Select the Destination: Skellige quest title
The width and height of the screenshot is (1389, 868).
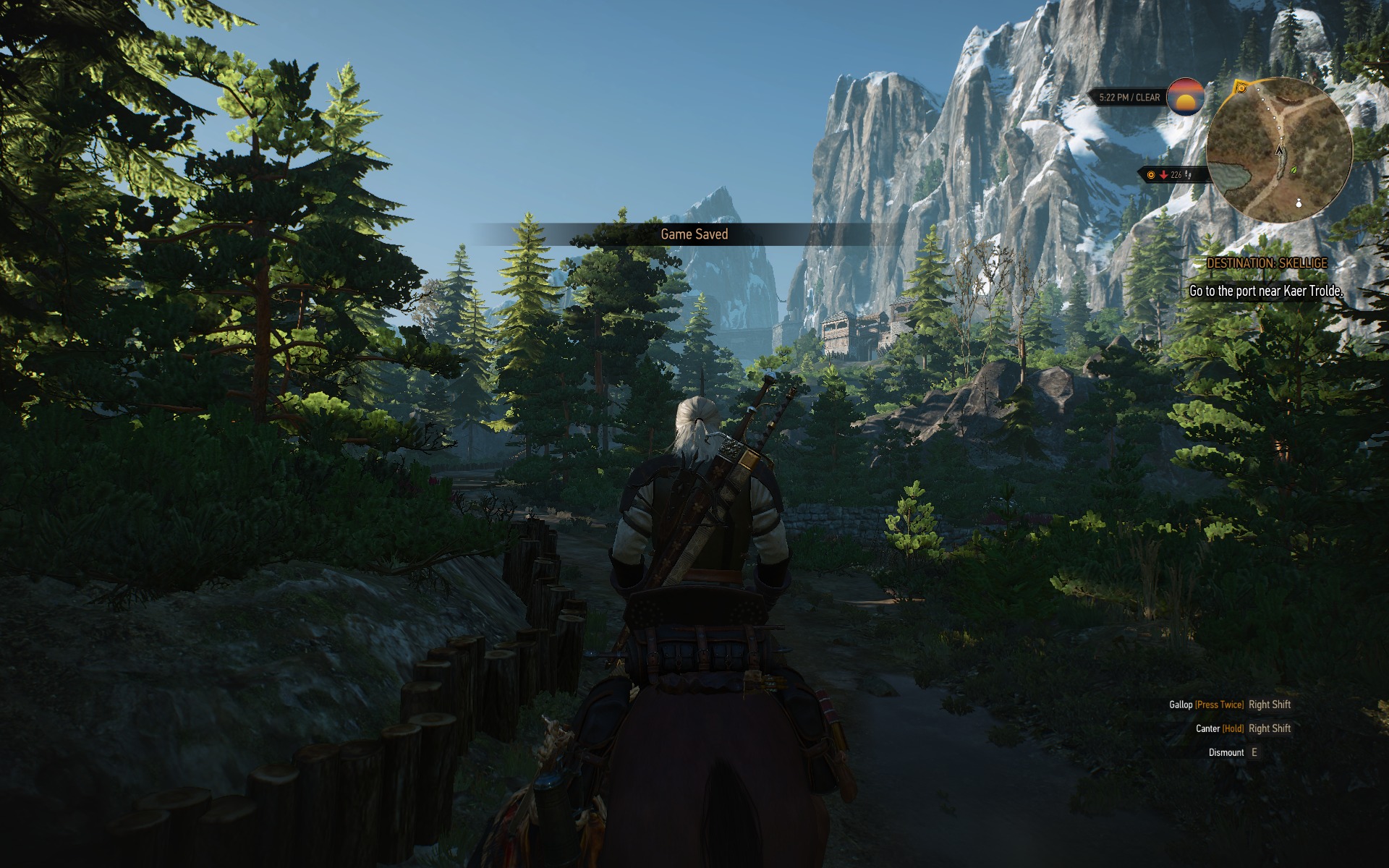(1267, 263)
